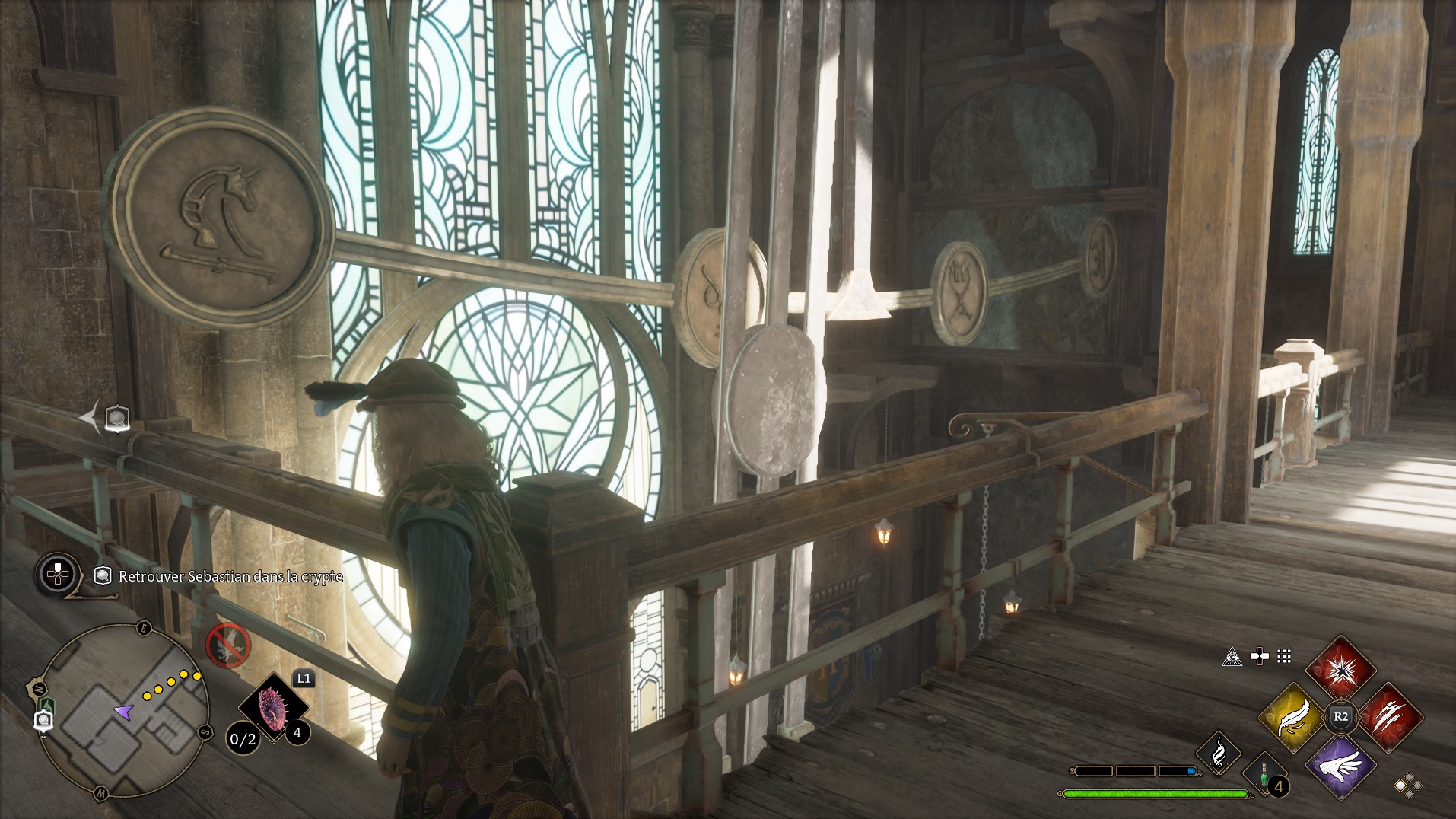Viewport: 1456px width, 819px height.
Task: Activate the red claw slash spell
Action: [1389, 716]
